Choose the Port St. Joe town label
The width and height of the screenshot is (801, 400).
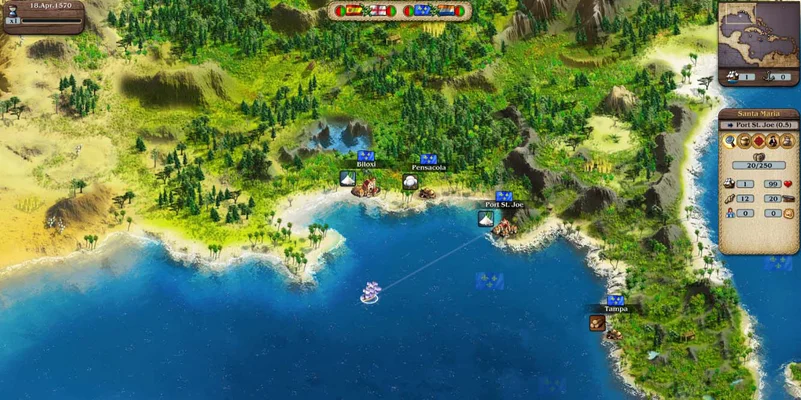coord(504,204)
